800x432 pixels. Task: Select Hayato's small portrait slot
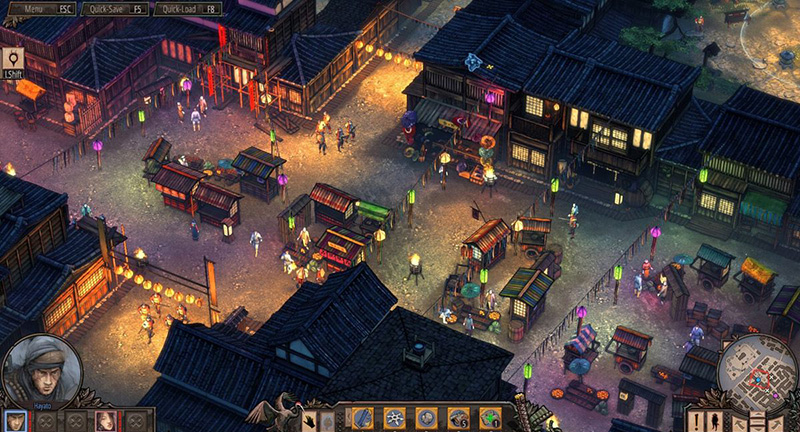pyautogui.click(x=14, y=420)
